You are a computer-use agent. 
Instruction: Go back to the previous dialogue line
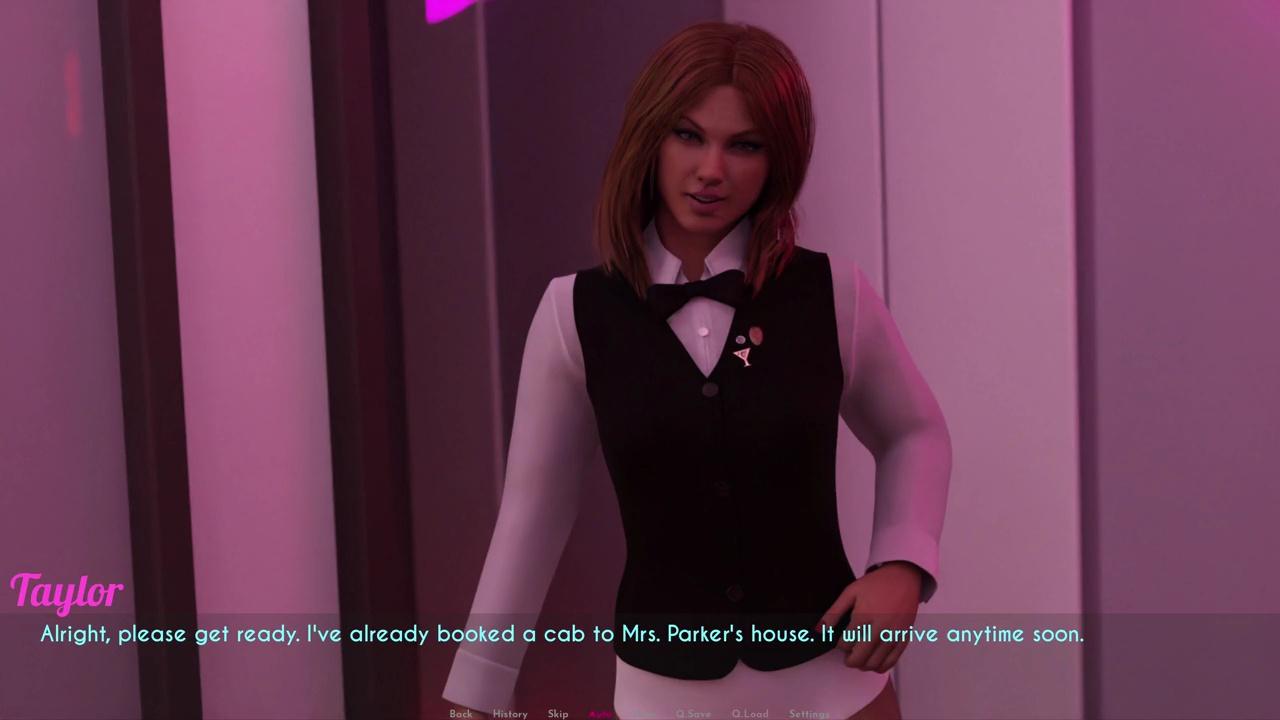pos(460,713)
